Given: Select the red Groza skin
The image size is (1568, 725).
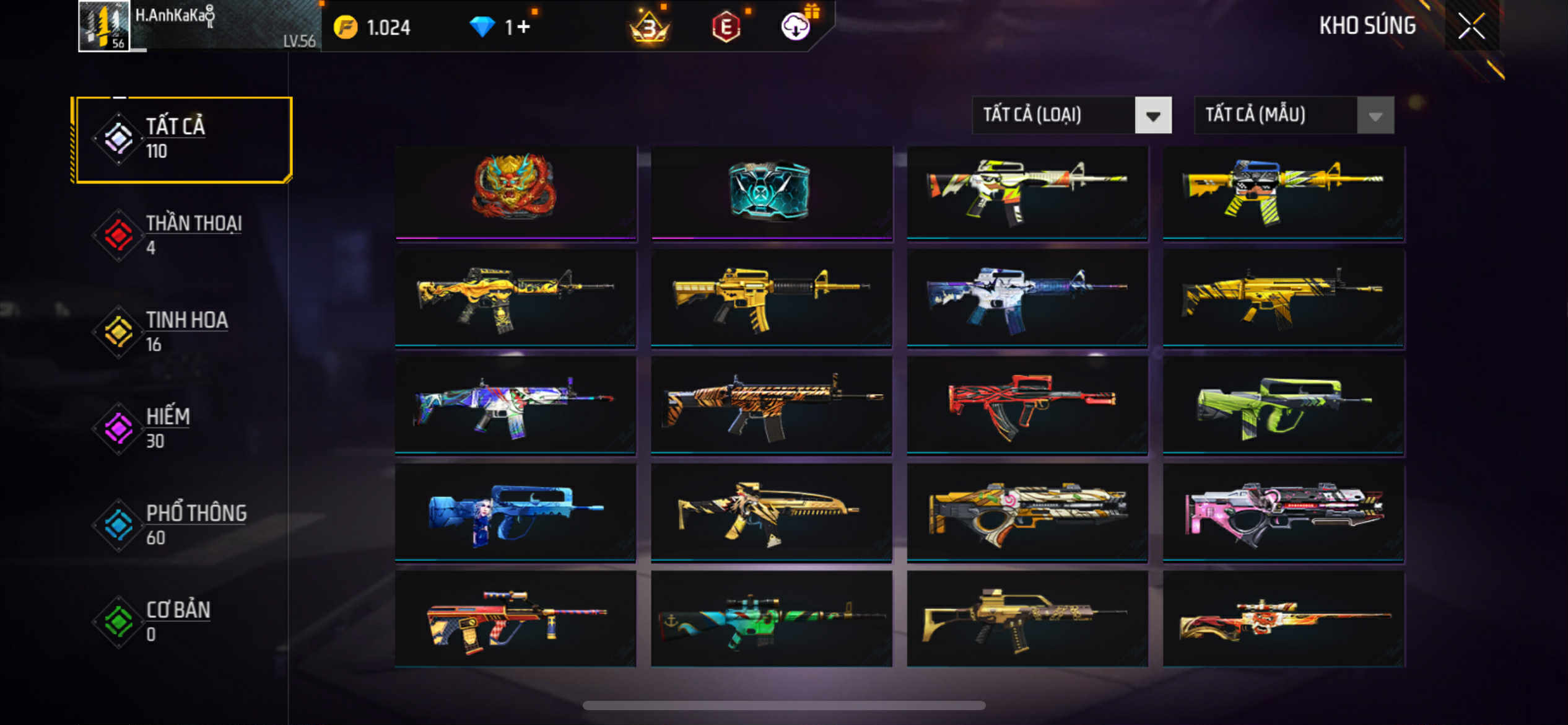Looking at the screenshot, I should coord(1027,405).
